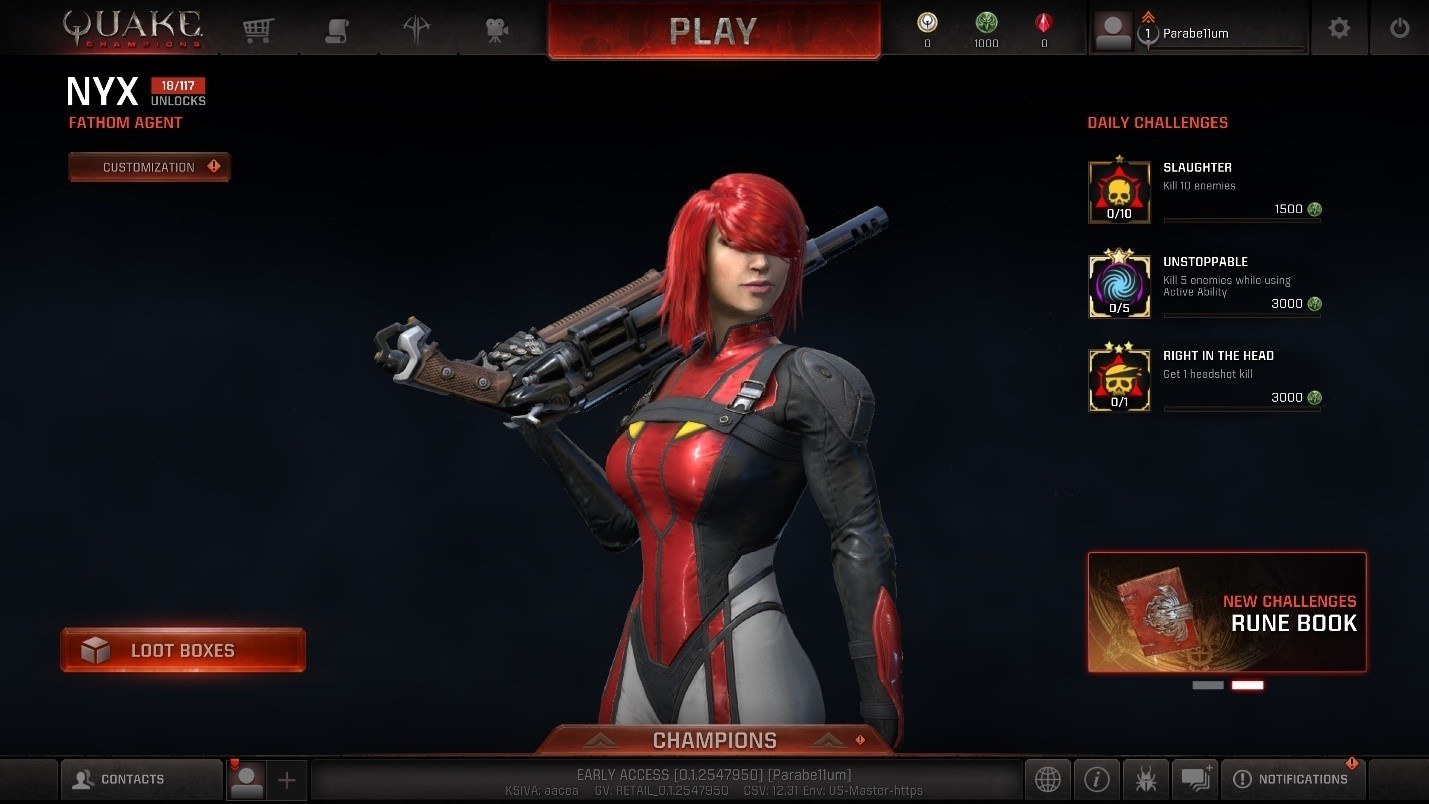The image size is (1429, 804).
Task: Start a match with the PLAY button
Action: point(713,31)
